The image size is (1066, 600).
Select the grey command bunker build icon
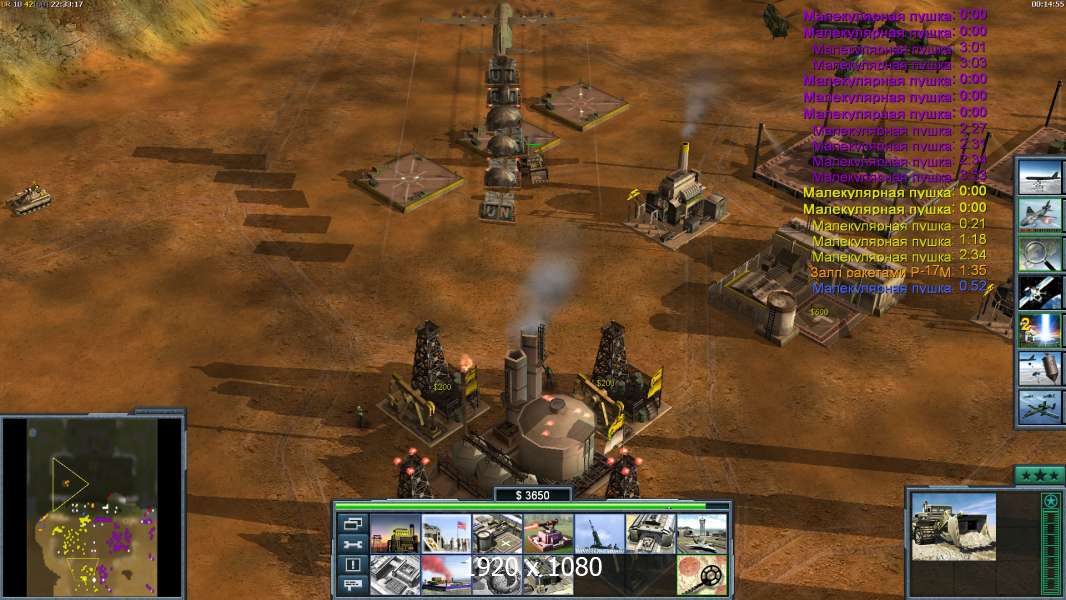tap(394, 574)
